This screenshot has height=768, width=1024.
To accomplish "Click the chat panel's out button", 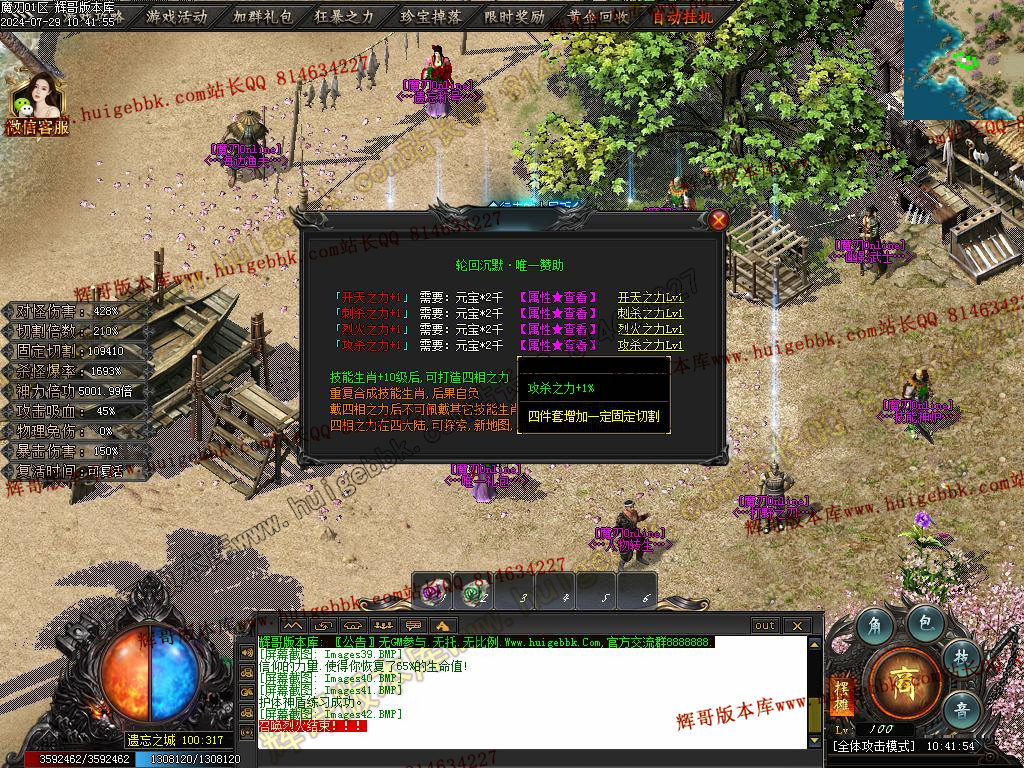I will tap(764, 625).
